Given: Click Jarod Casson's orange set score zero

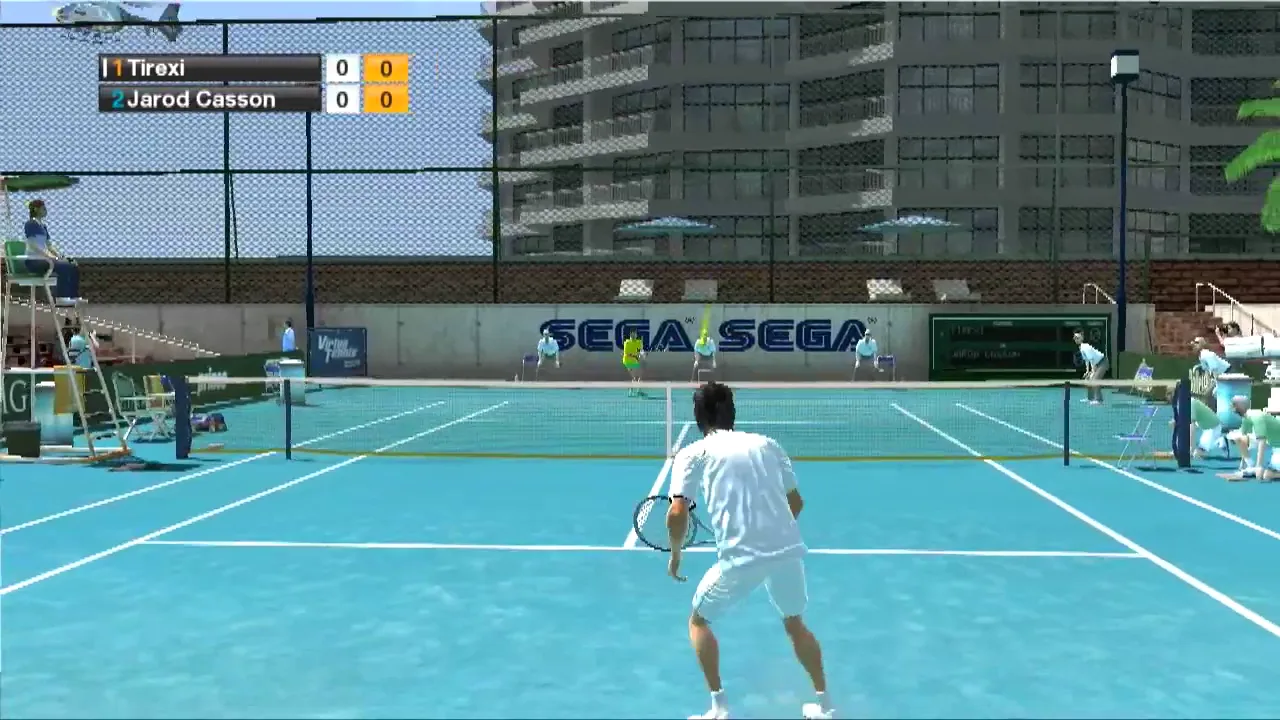Looking at the screenshot, I should click(x=386, y=99).
